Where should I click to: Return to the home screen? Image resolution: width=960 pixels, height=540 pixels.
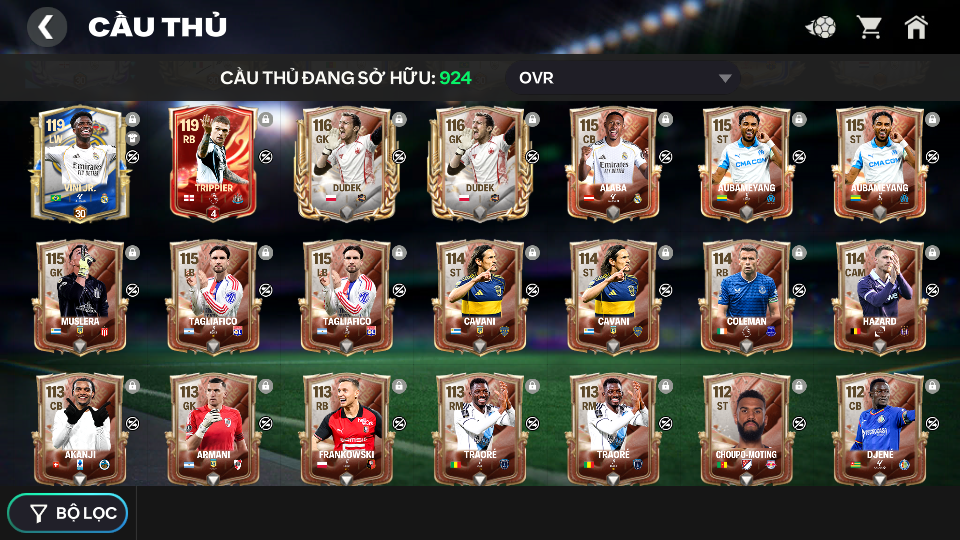pos(916,27)
